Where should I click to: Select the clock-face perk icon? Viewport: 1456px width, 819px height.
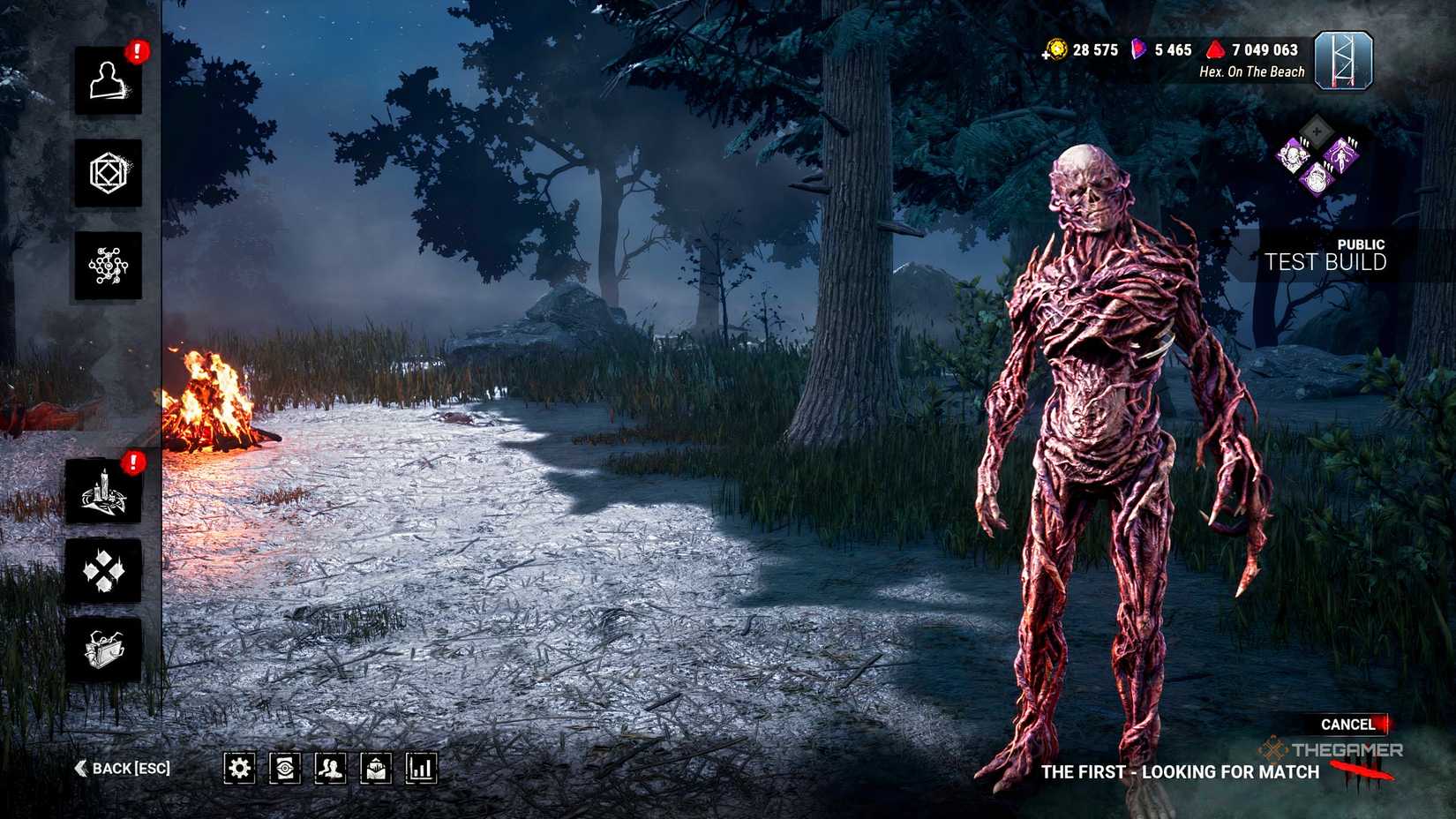tap(1317, 178)
